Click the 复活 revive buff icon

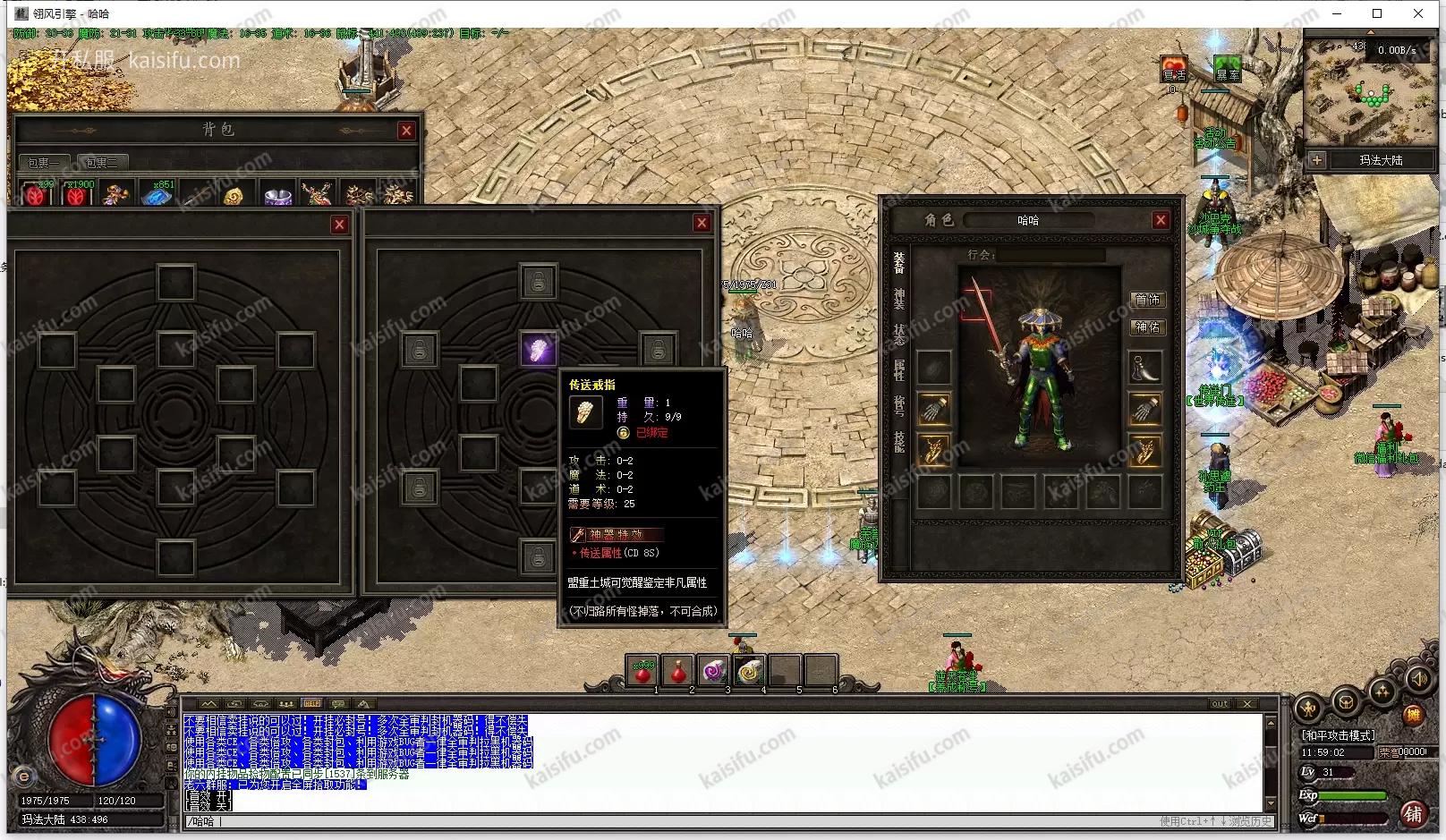click(1174, 69)
